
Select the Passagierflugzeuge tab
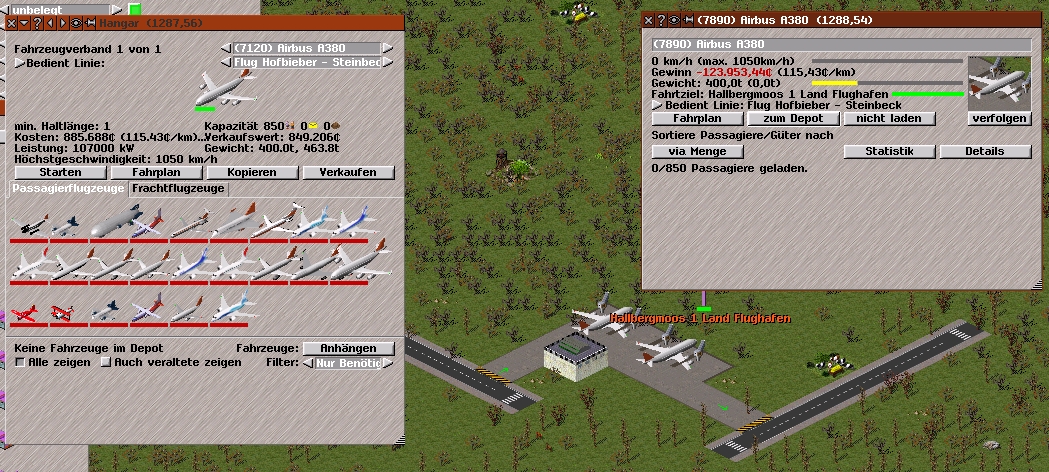(x=68, y=188)
